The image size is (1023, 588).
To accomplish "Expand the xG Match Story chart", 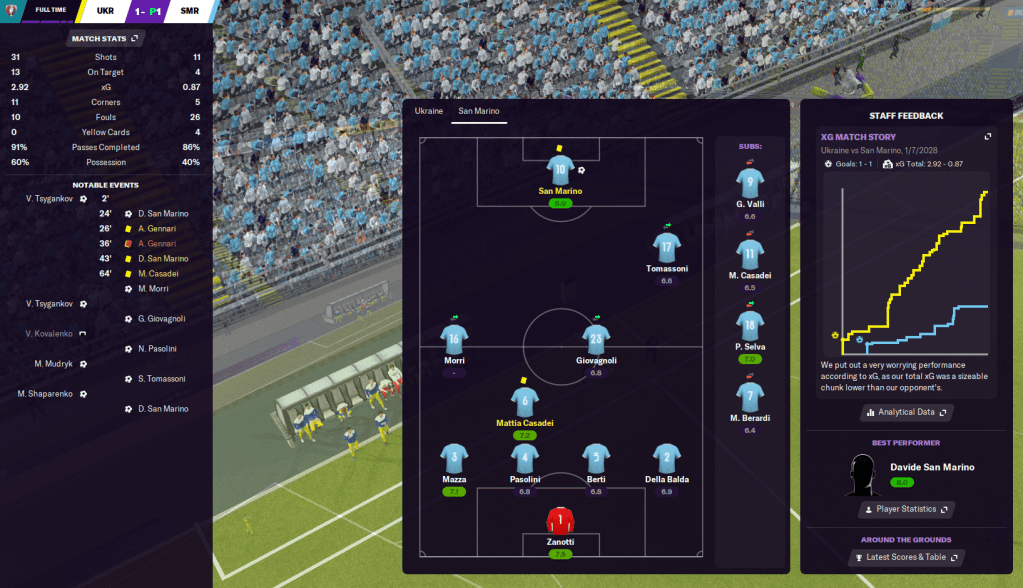I will tap(987, 137).
